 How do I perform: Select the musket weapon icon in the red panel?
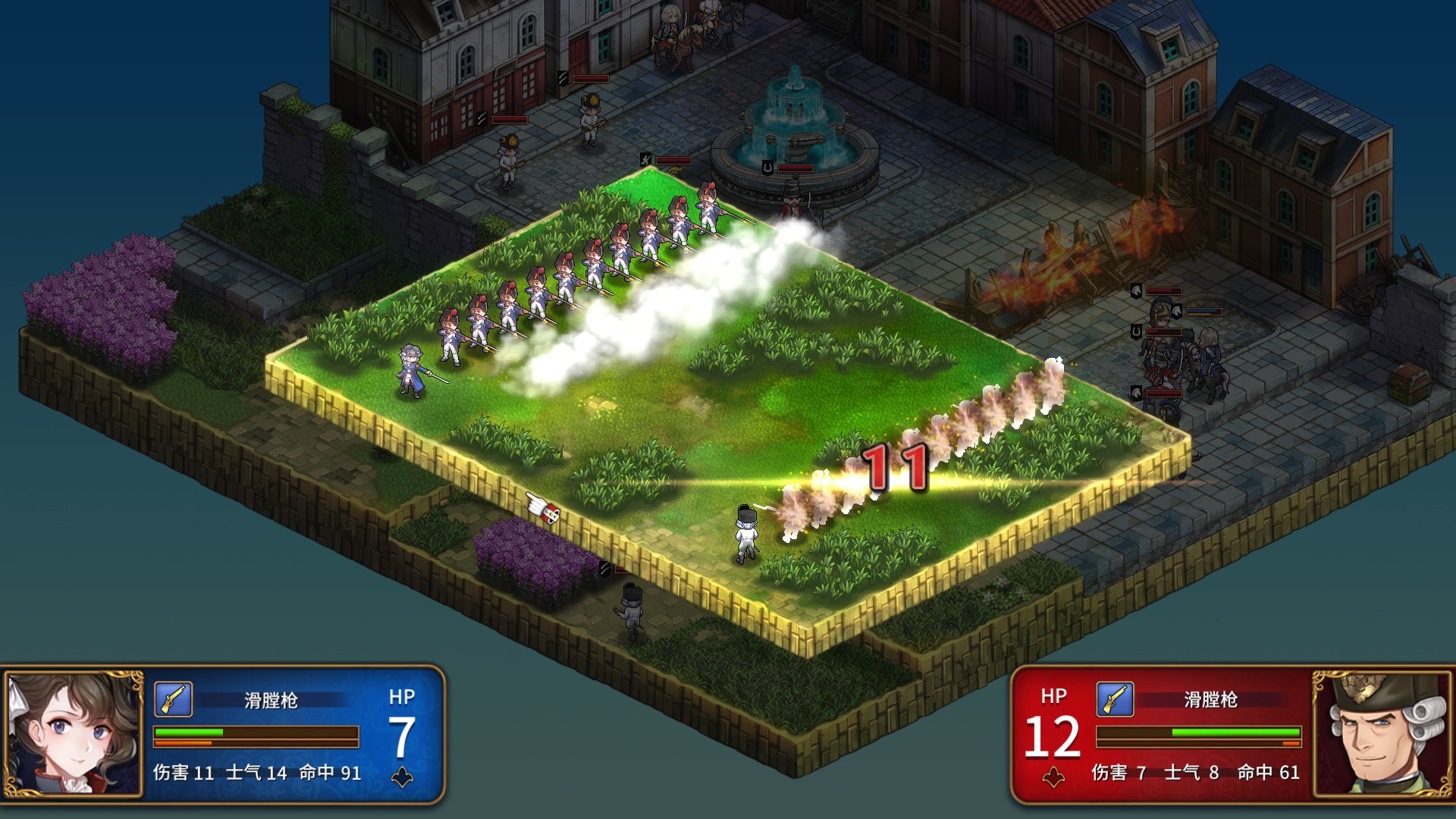click(1115, 698)
